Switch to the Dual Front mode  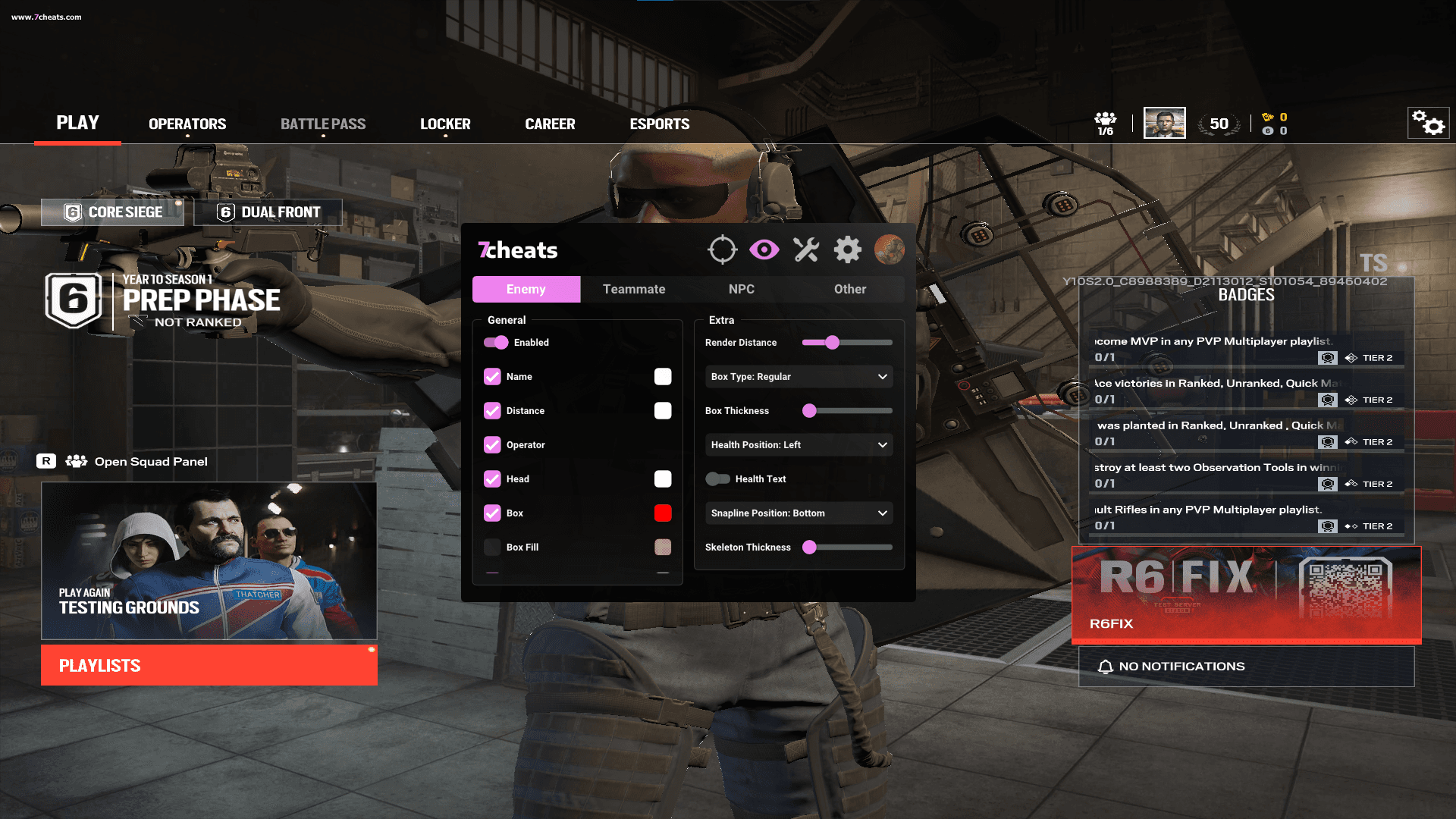[x=268, y=212]
